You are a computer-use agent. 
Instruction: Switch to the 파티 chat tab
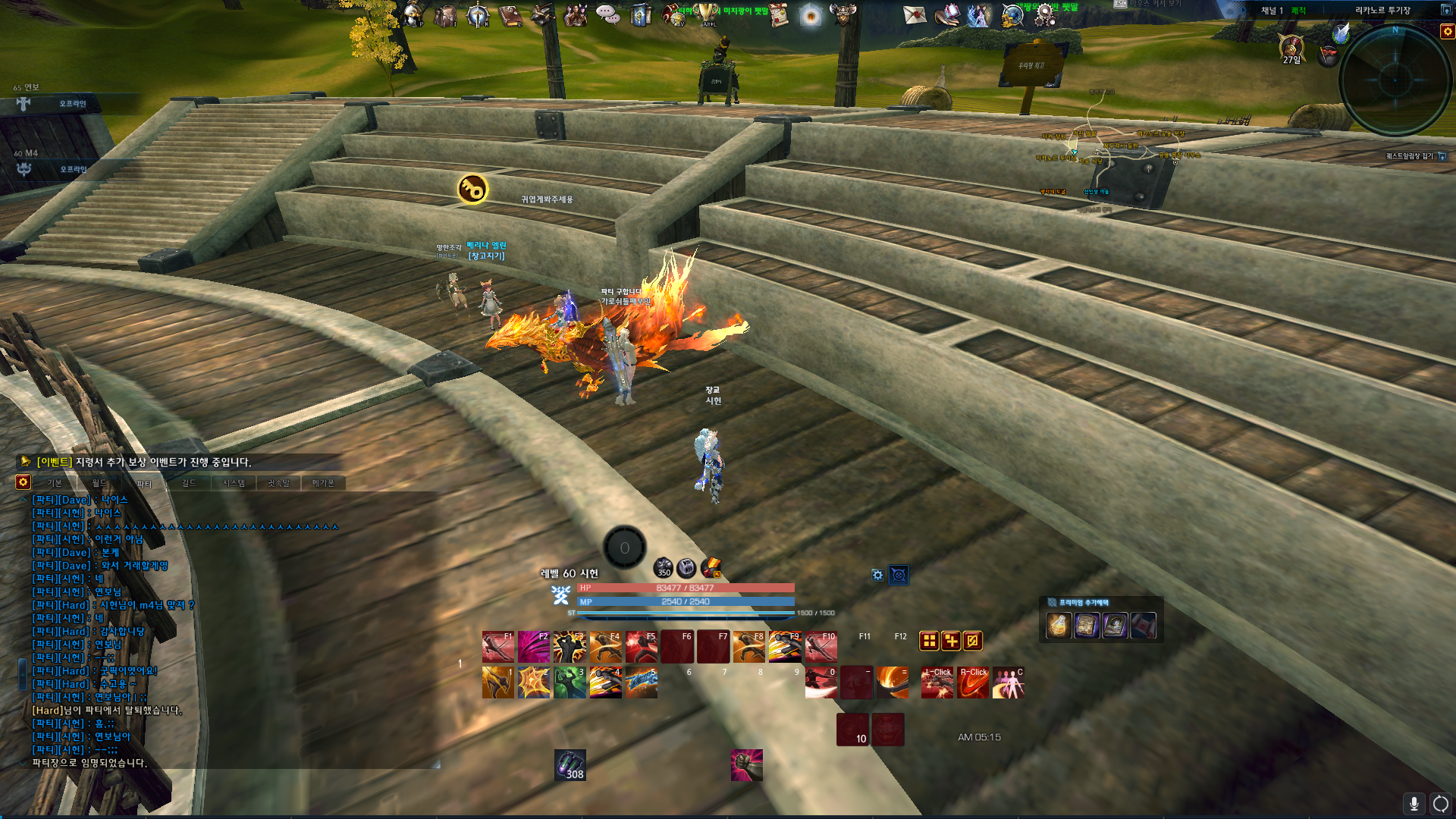pyautogui.click(x=144, y=483)
